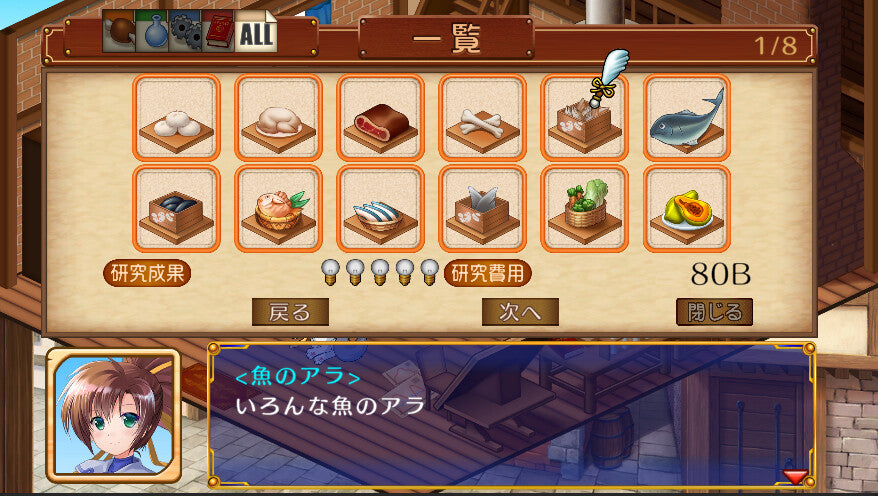Image resolution: width=878 pixels, height=496 pixels.
Task: Select the gears category tab
Action: [185, 33]
